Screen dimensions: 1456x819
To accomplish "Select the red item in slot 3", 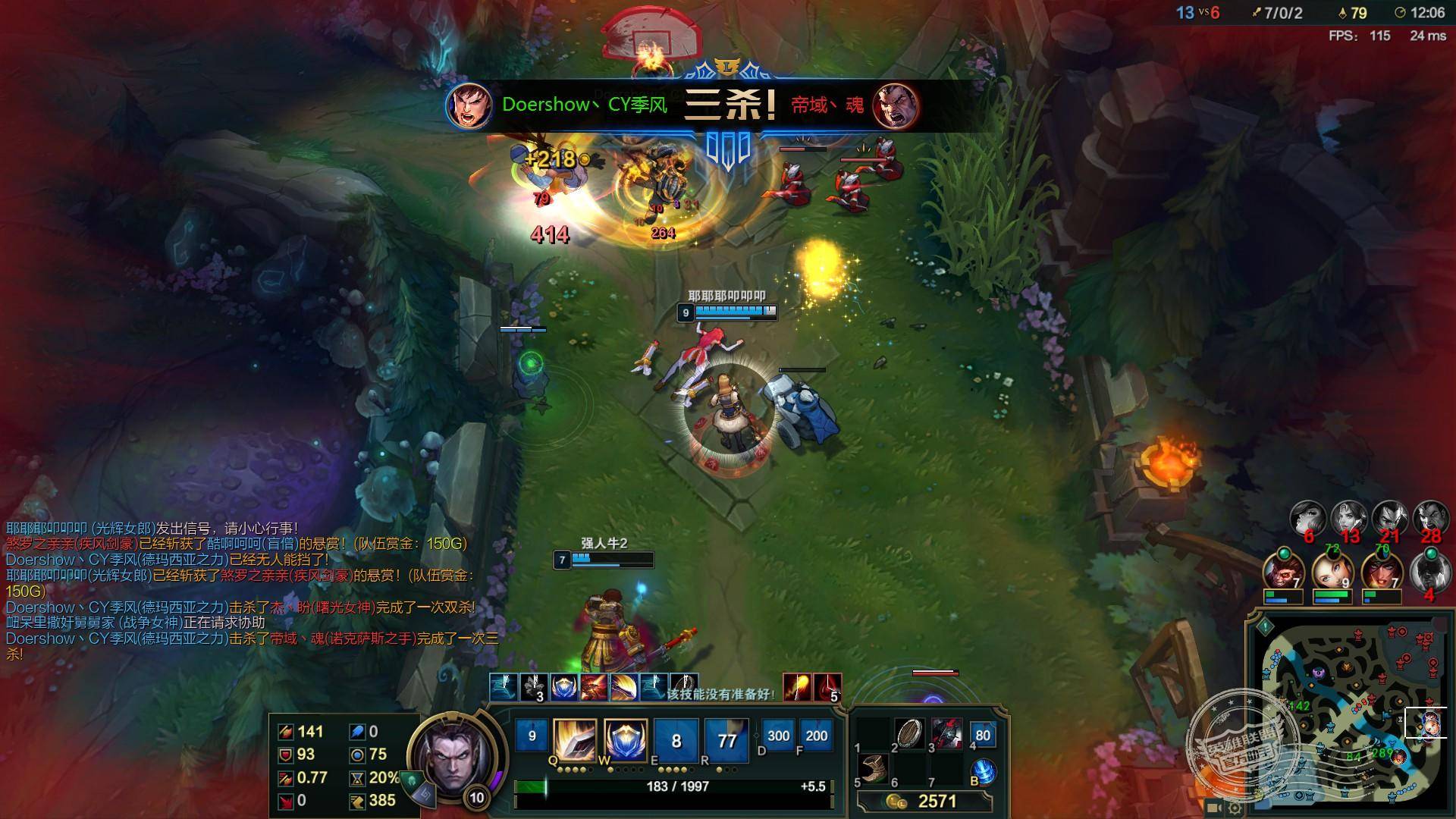I will click(946, 734).
